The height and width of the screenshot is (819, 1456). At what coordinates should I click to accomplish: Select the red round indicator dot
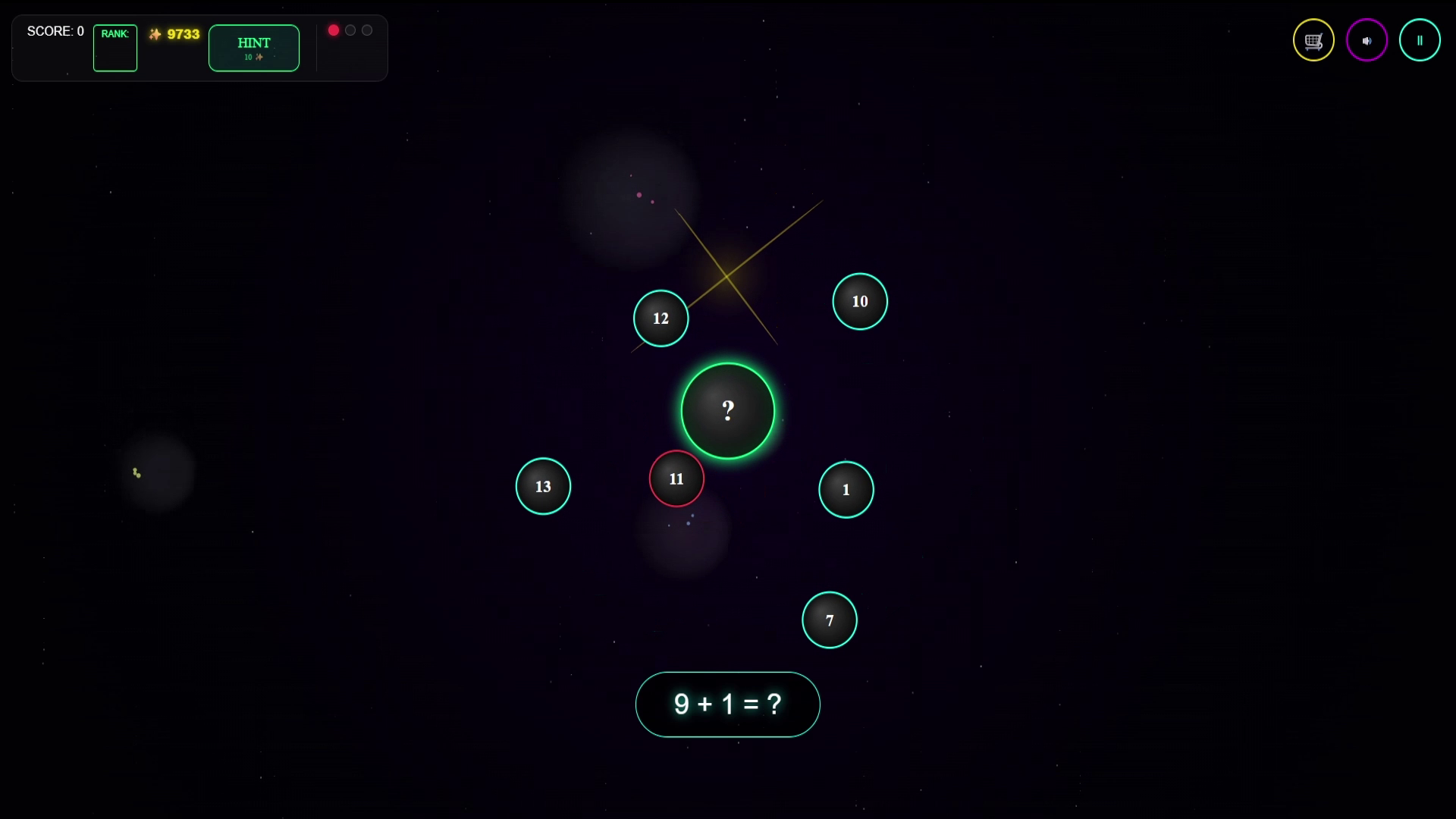point(334,30)
